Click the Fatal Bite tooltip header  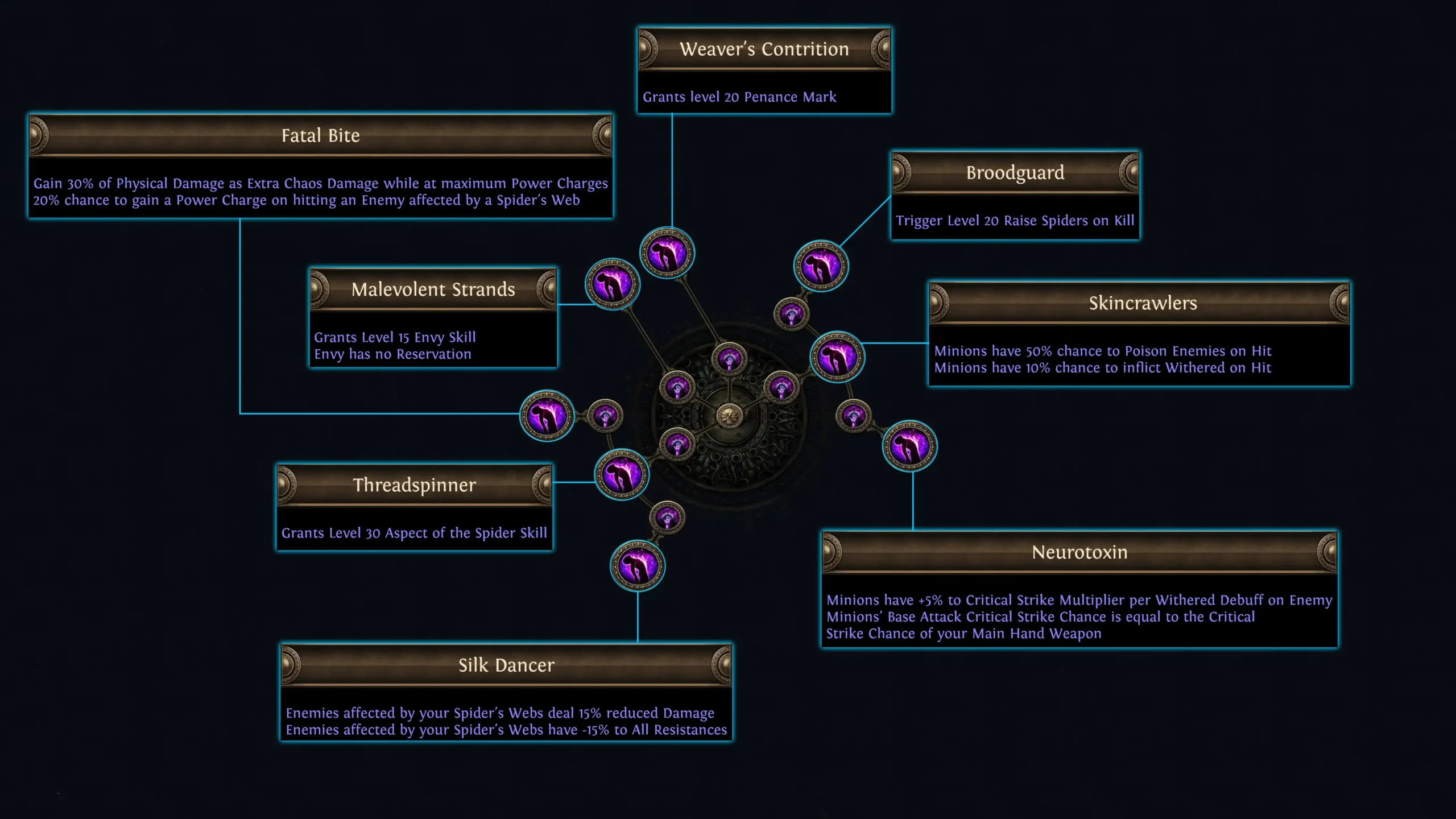320,136
